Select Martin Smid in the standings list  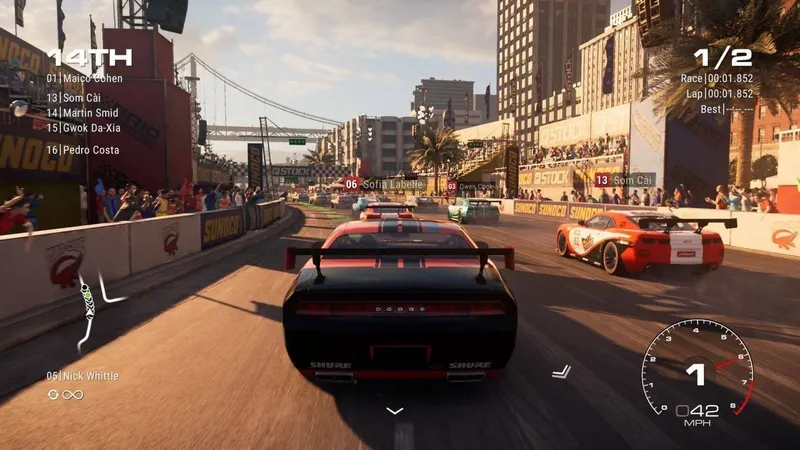click(83, 113)
